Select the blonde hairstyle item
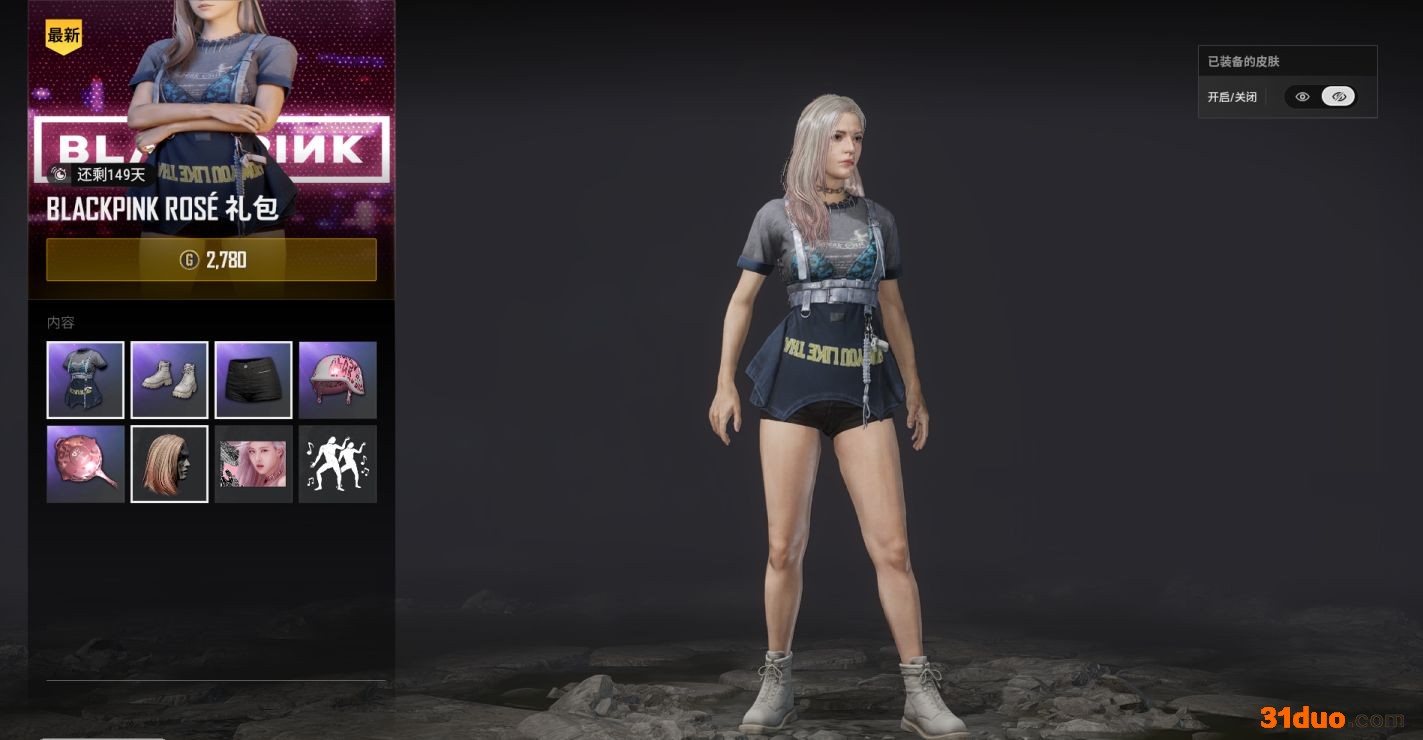Viewport: 1423px width, 740px height. (170, 464)
